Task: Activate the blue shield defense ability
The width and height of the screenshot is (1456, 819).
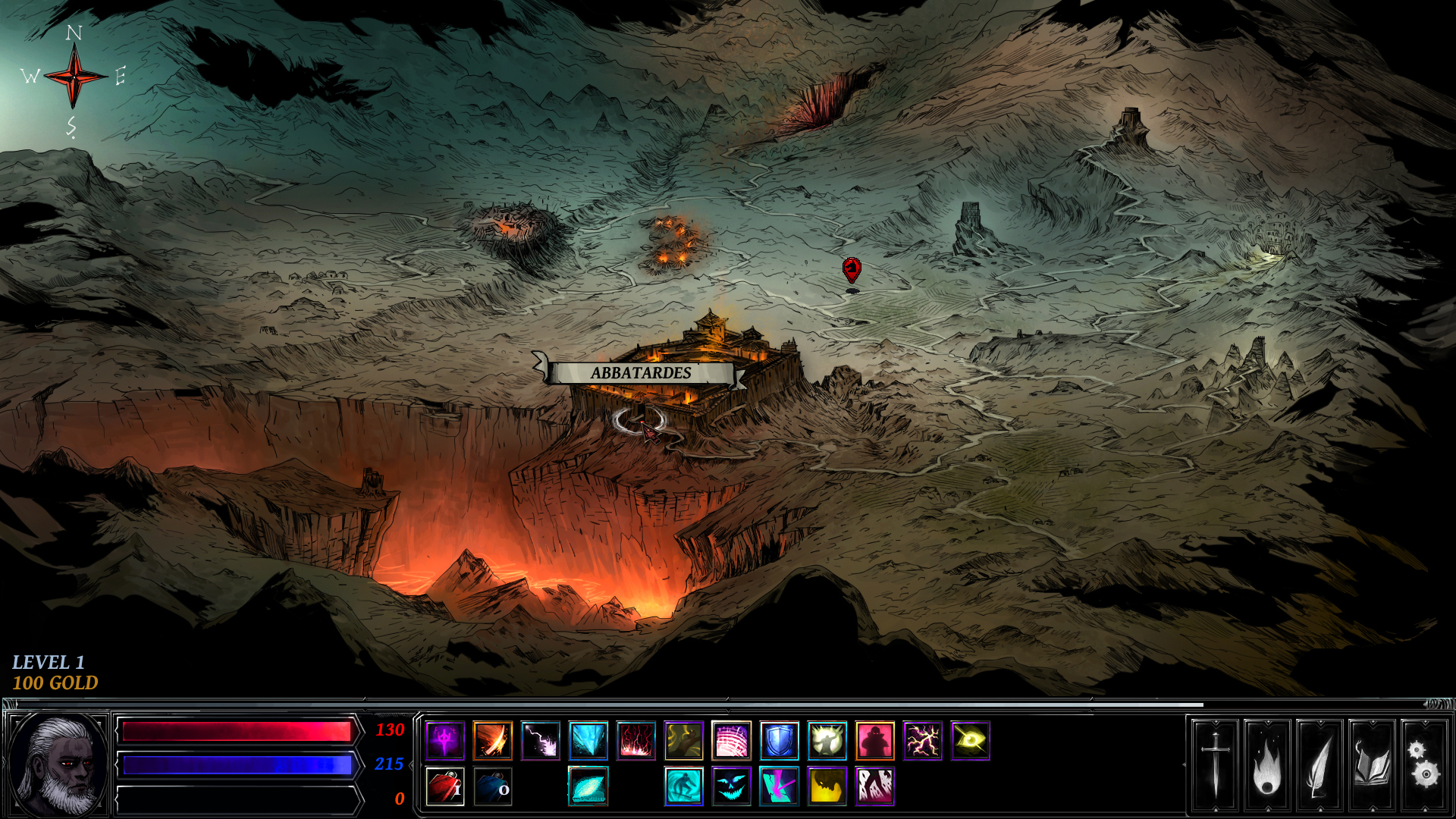Action: [778, 742]
